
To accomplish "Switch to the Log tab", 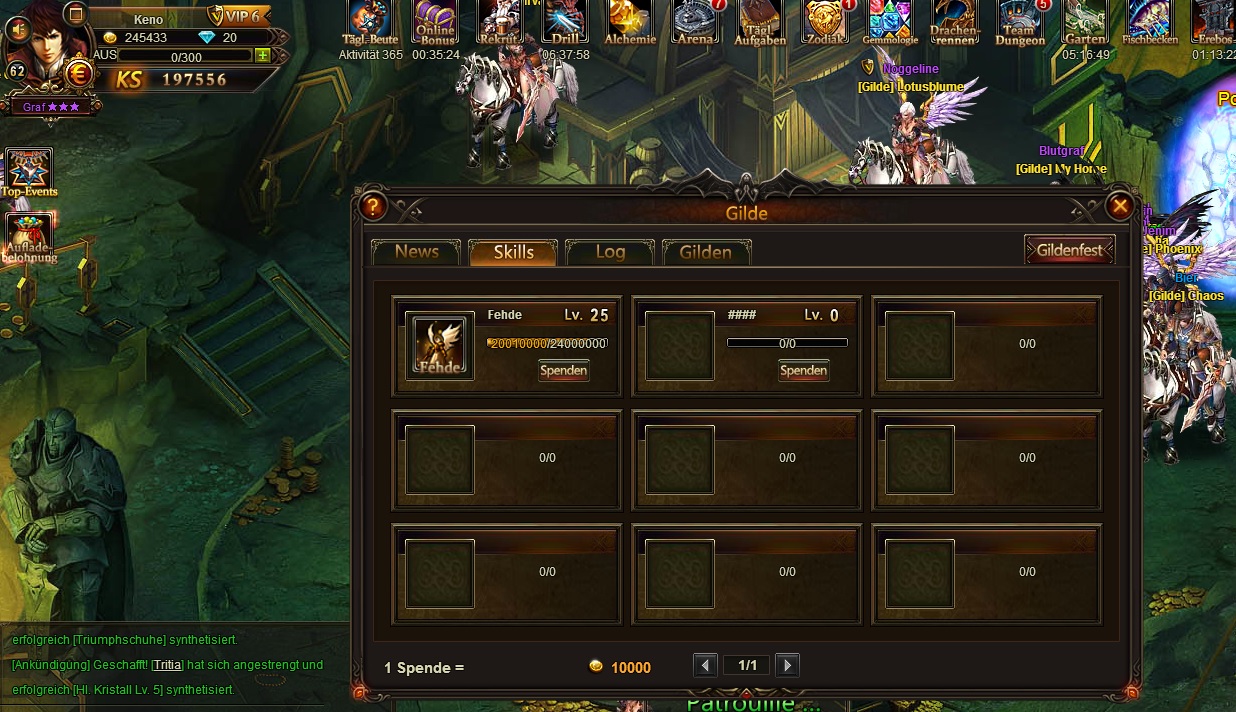I will [610, 252].
